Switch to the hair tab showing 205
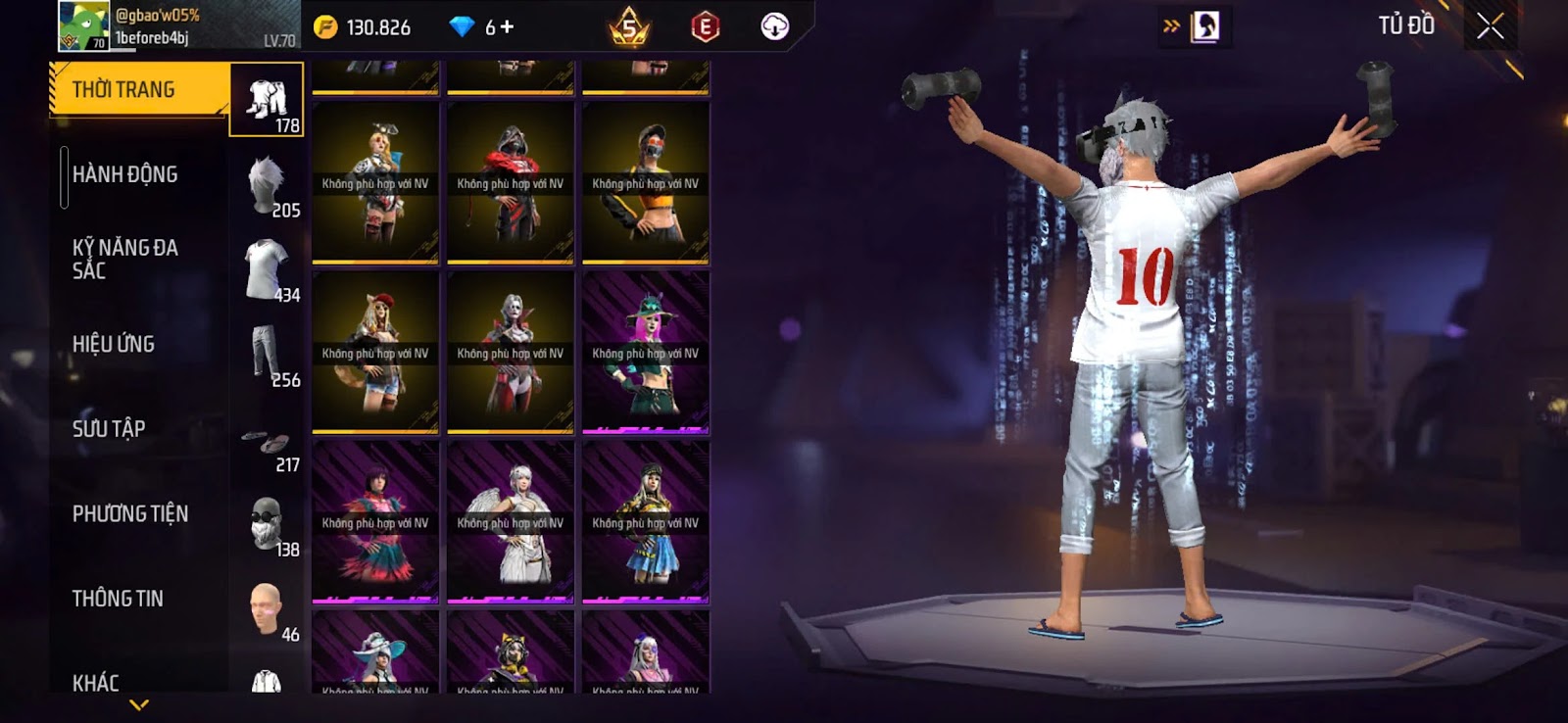1568x723 pixels. [x=267, y=186]
